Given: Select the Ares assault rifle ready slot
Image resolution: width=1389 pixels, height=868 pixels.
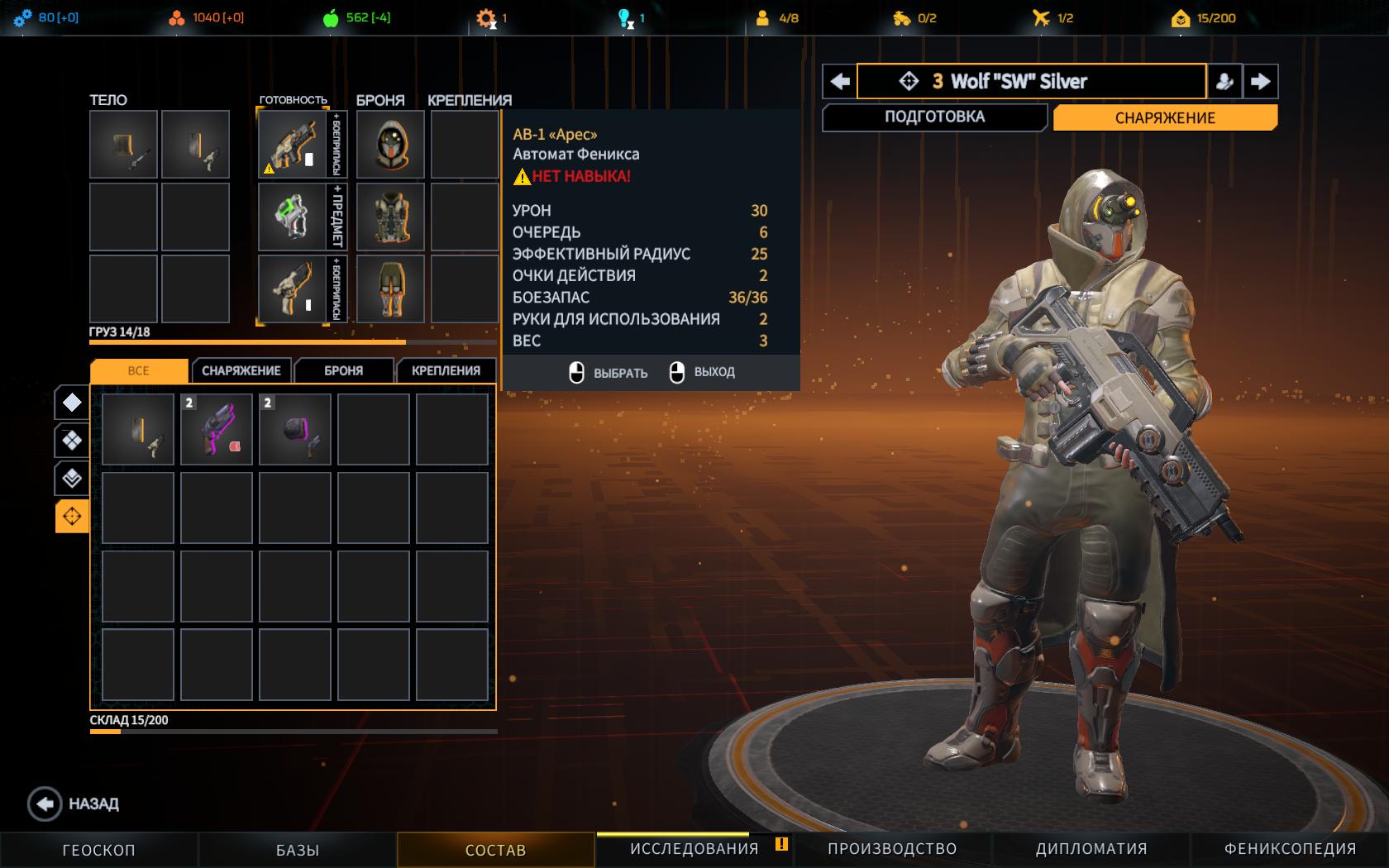Looking at the screenshot, I should (292, 145).
